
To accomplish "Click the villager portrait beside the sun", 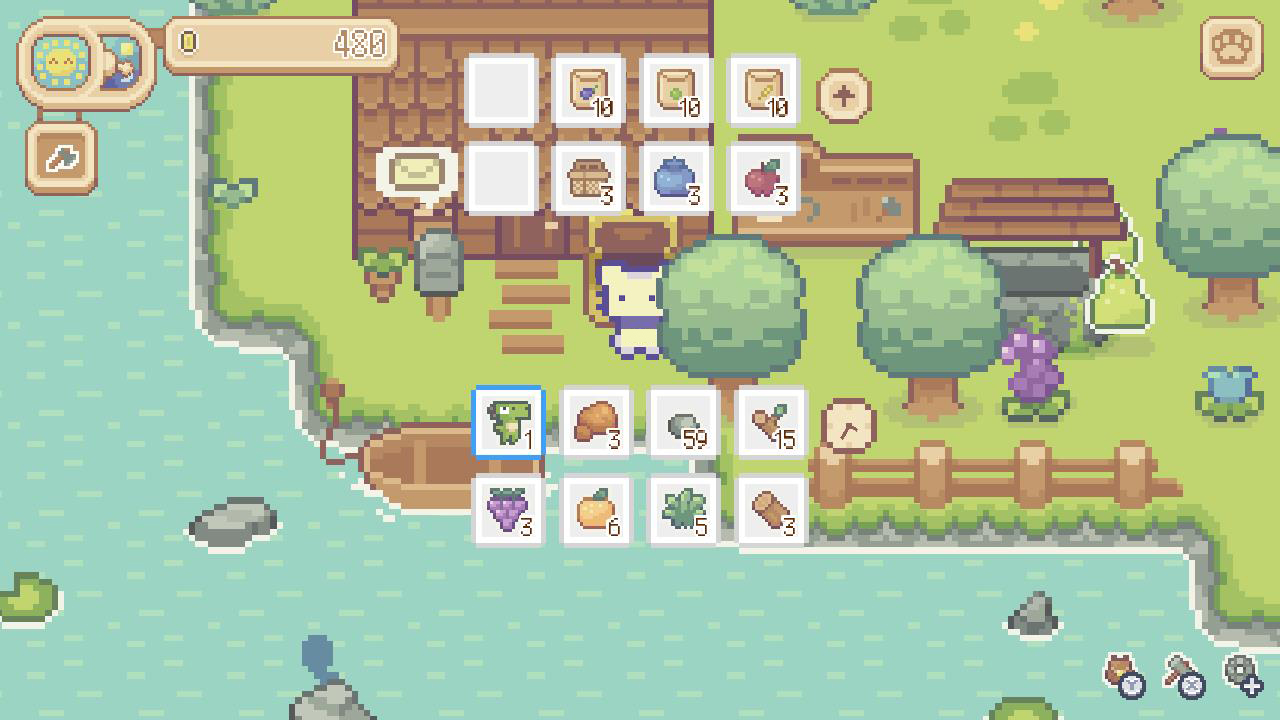I will click(122, 62).
